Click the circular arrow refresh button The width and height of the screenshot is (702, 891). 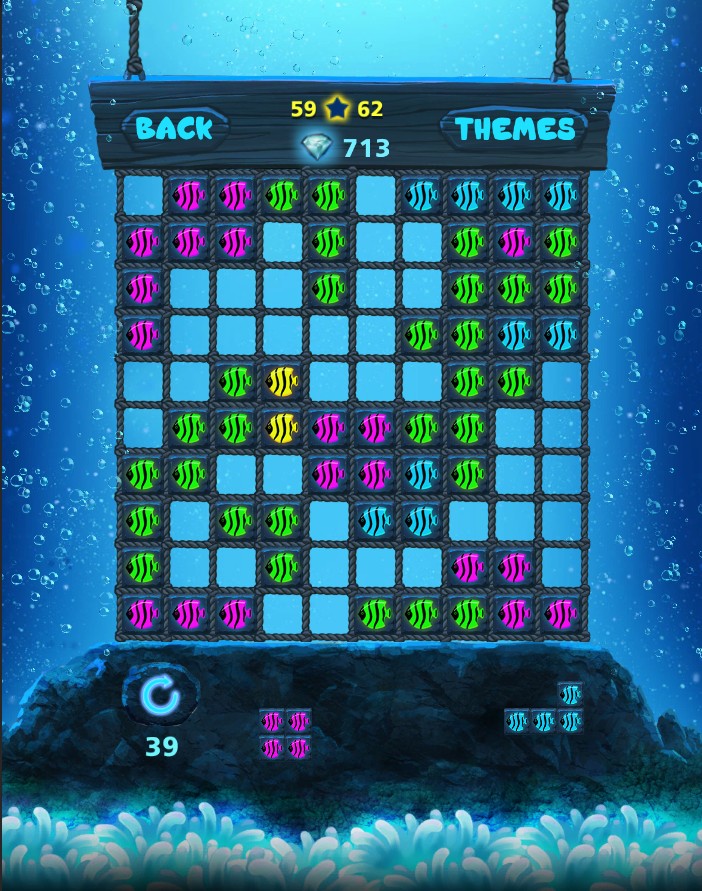point(160,697)
